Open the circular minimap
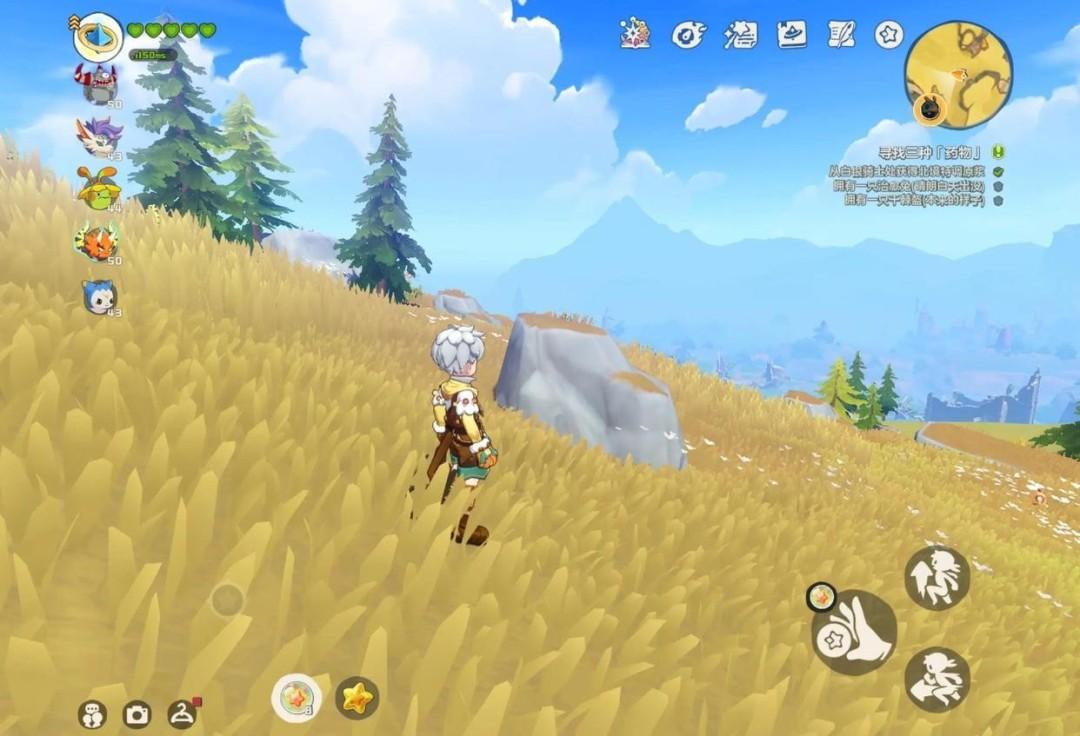 (957, 75)
